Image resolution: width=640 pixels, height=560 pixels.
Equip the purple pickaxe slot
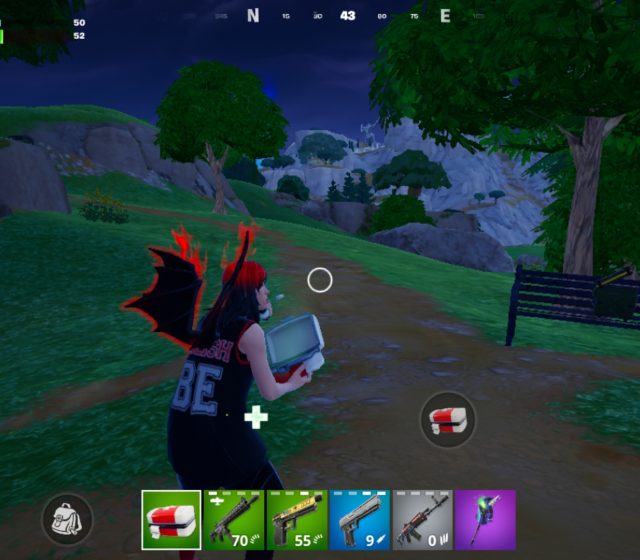click(485, 519)
